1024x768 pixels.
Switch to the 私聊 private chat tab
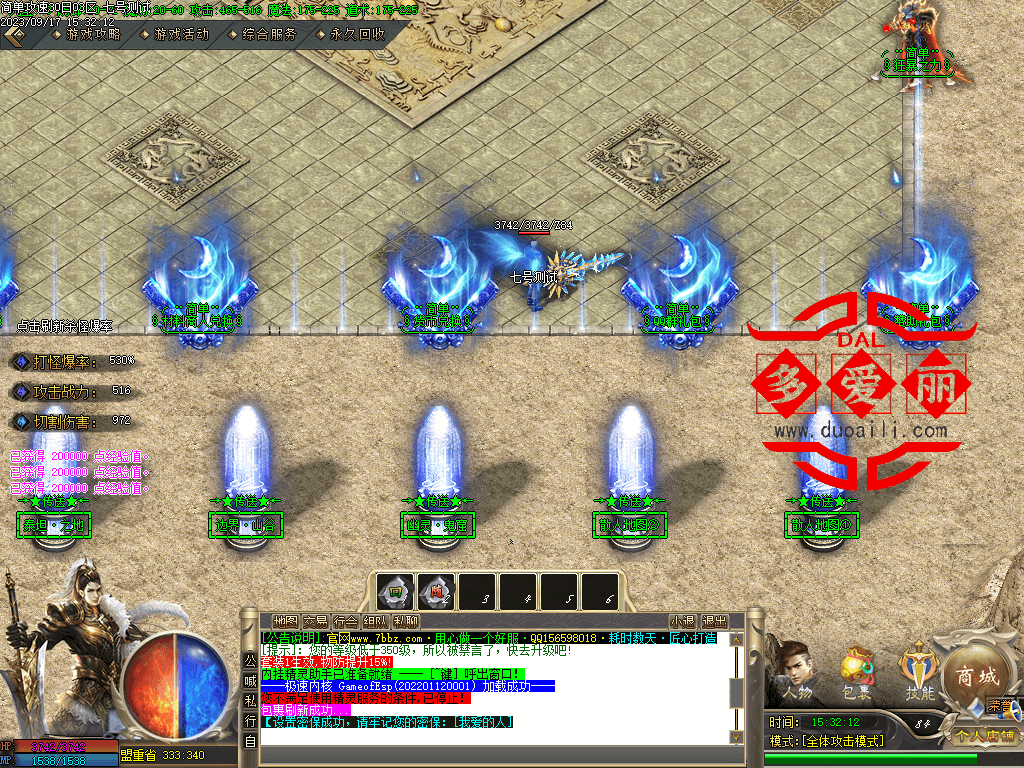(406, 621)
